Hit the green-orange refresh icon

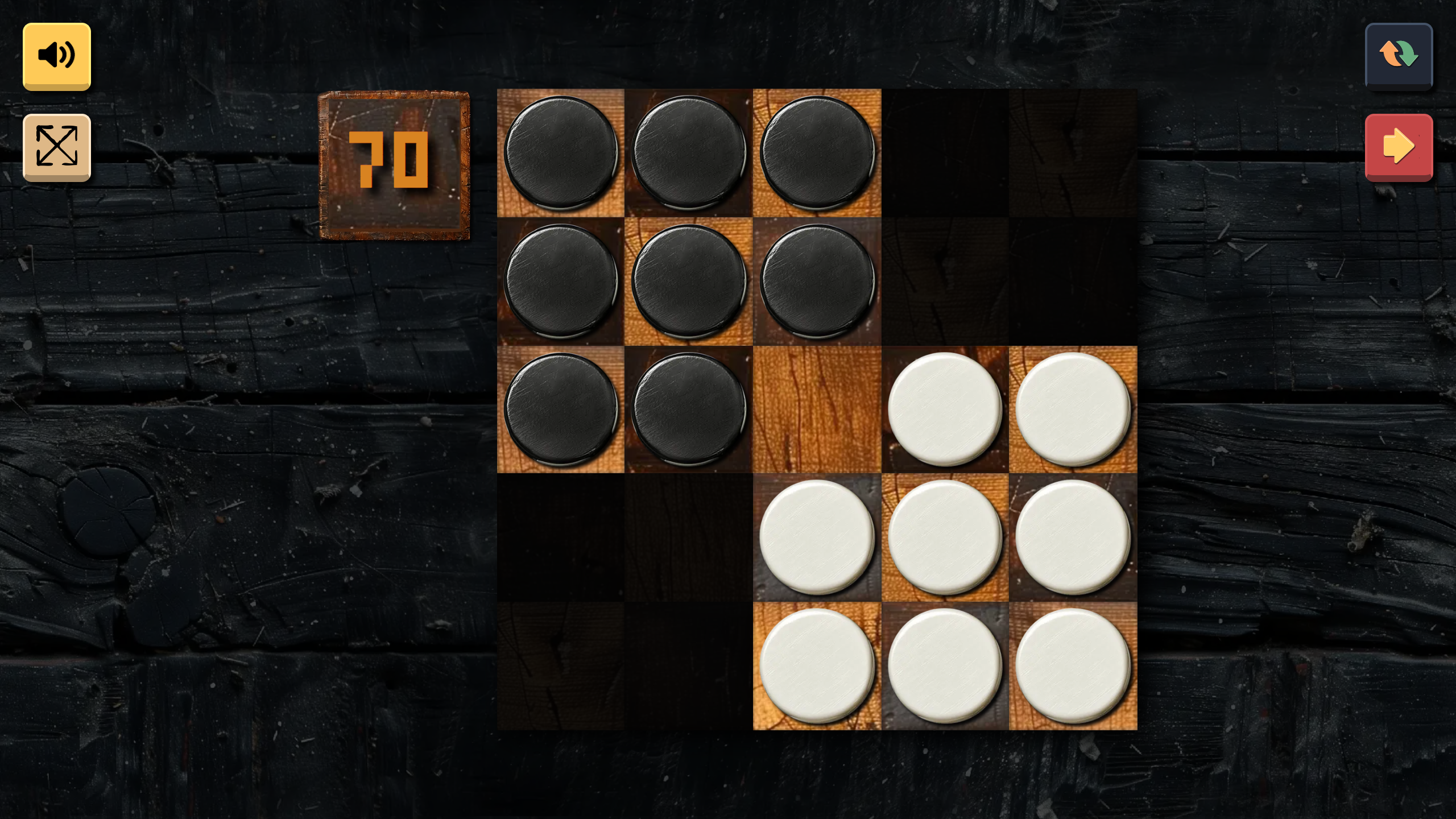click(x=1399, y=55)
